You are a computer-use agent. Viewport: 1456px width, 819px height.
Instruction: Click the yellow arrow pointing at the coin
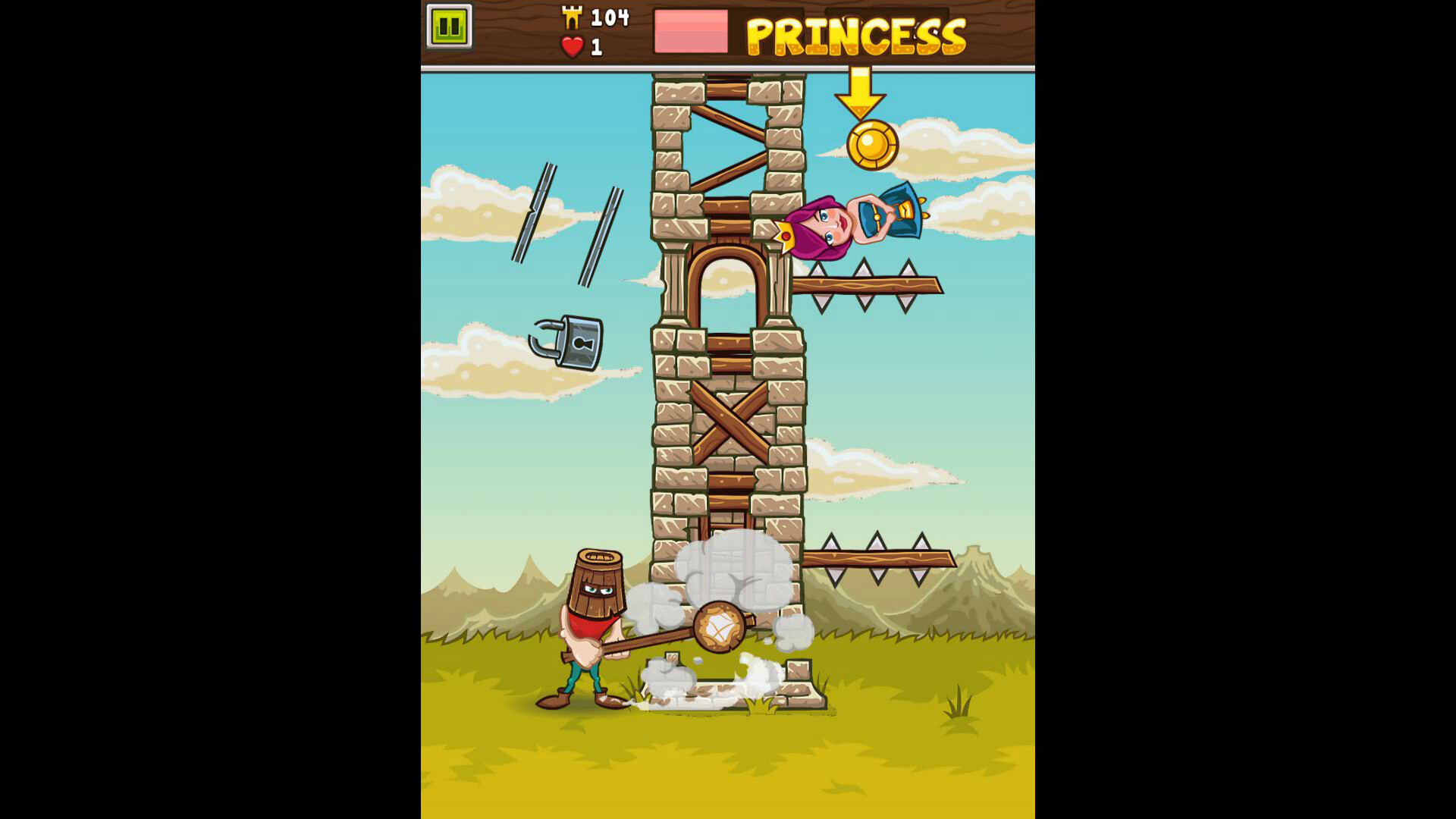861,91
